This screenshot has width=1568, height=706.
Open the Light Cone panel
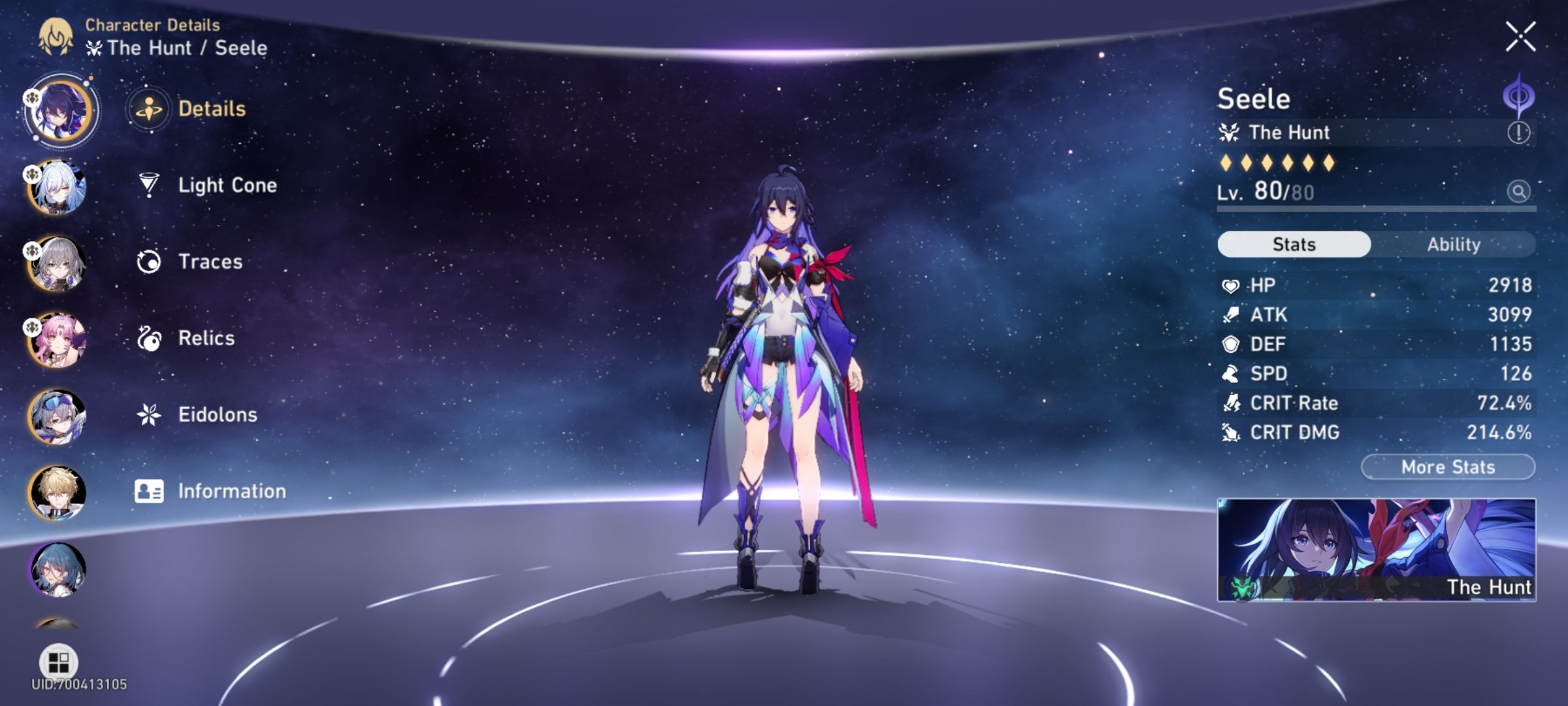tap(227, 185)
